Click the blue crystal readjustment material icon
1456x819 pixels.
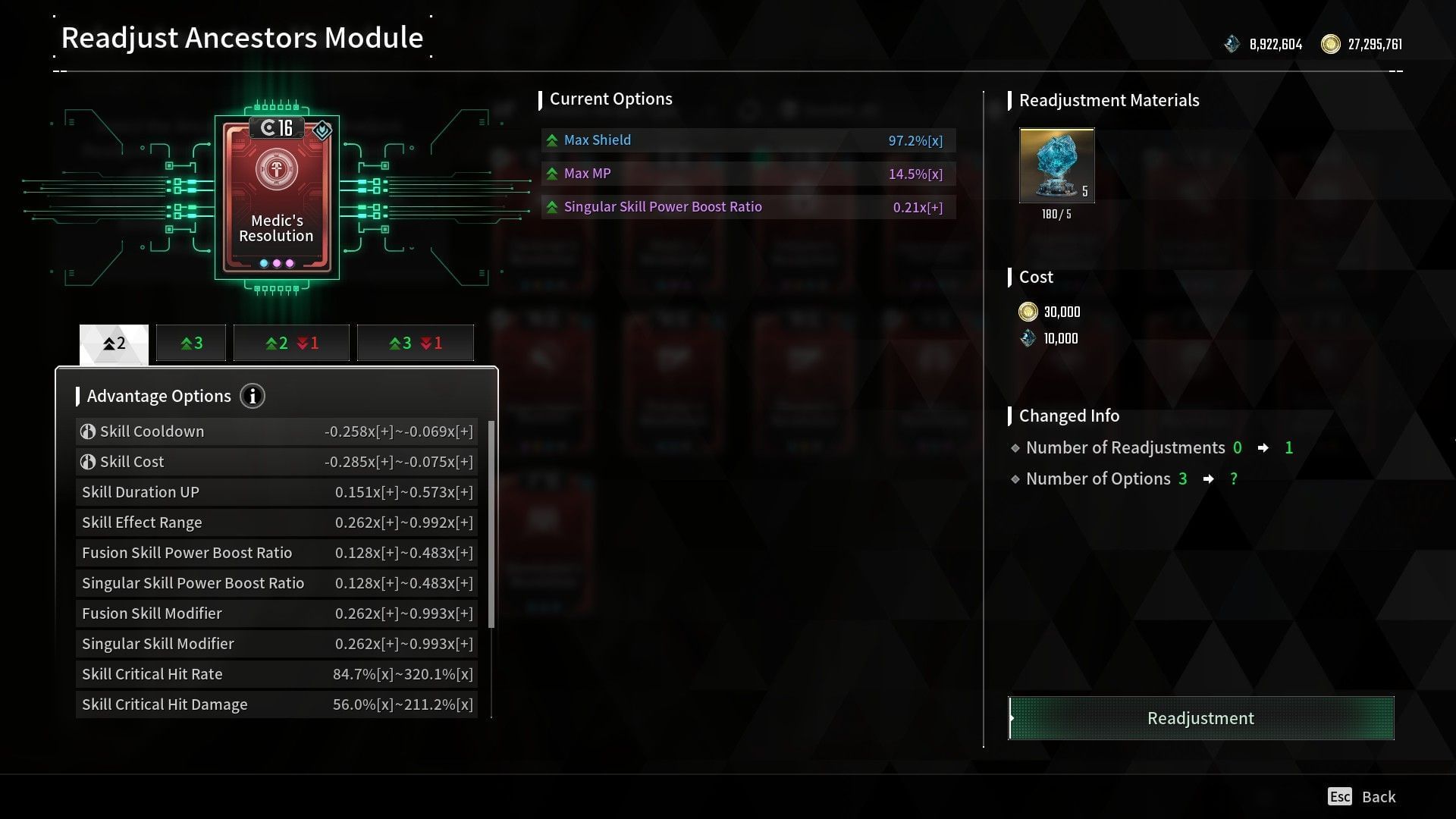pos(1056,164)
